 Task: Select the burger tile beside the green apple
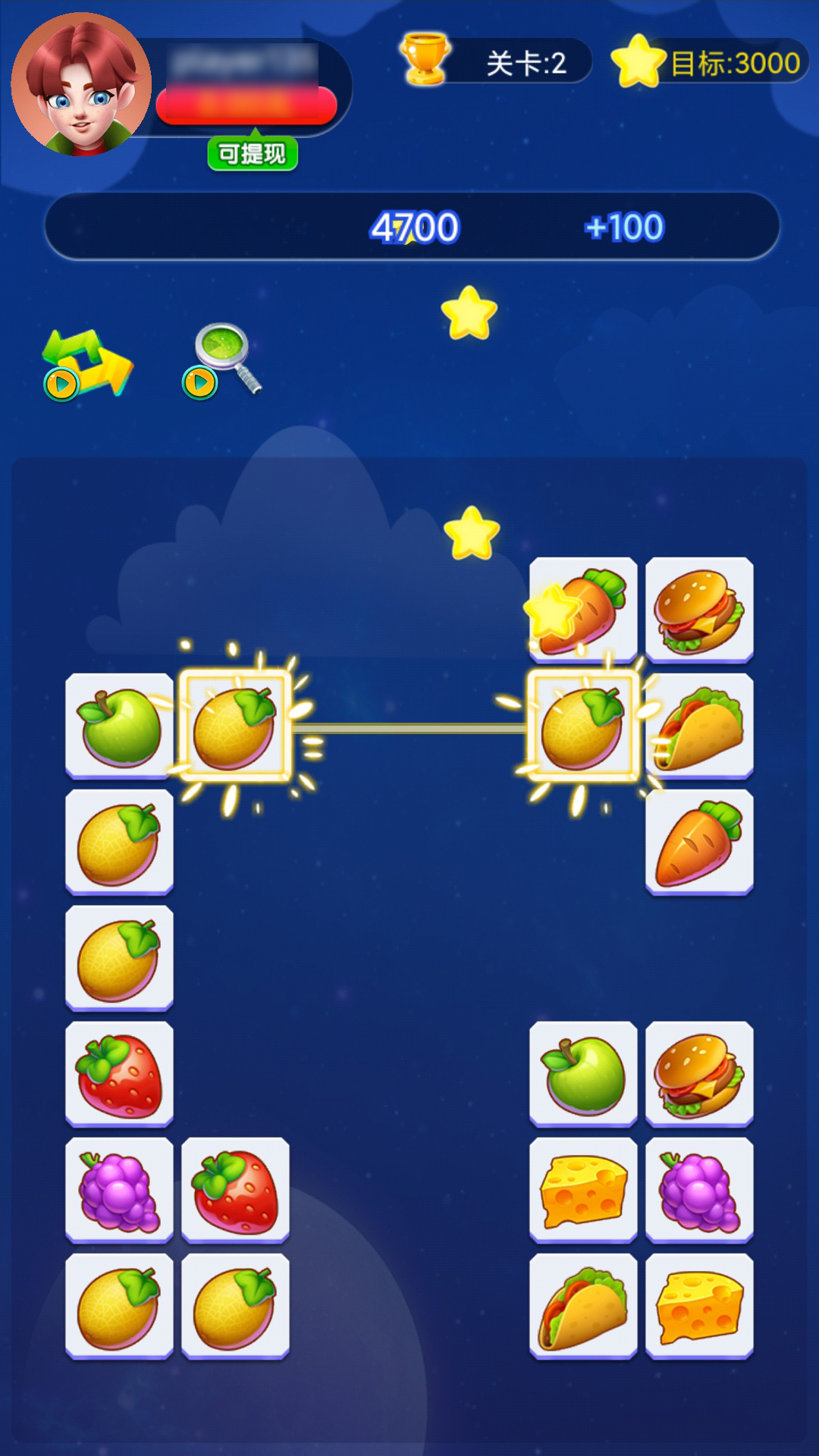coord(699,1075)
